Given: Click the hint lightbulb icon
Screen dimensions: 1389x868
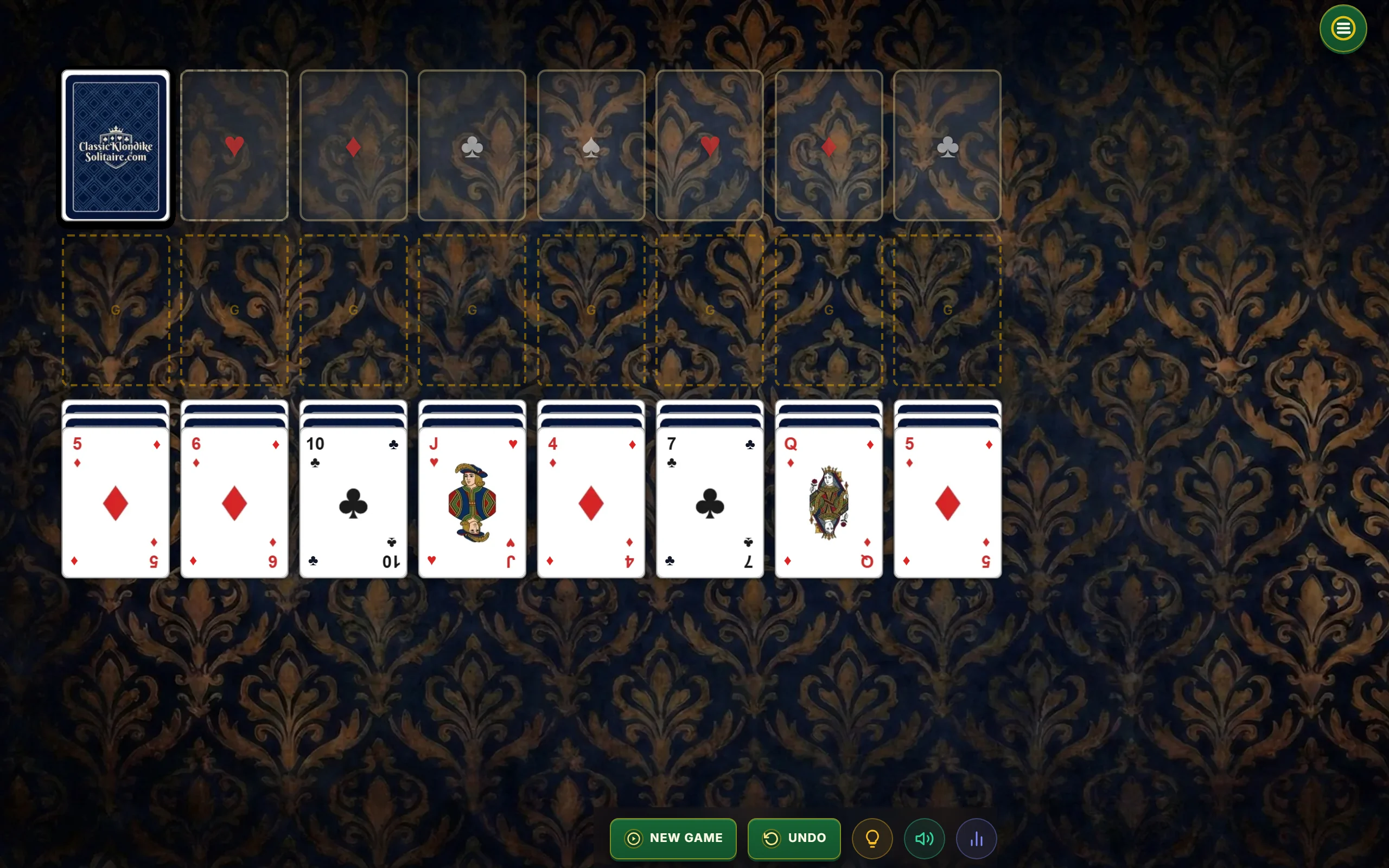Looking at the screenshot, I should pos(871,838).
